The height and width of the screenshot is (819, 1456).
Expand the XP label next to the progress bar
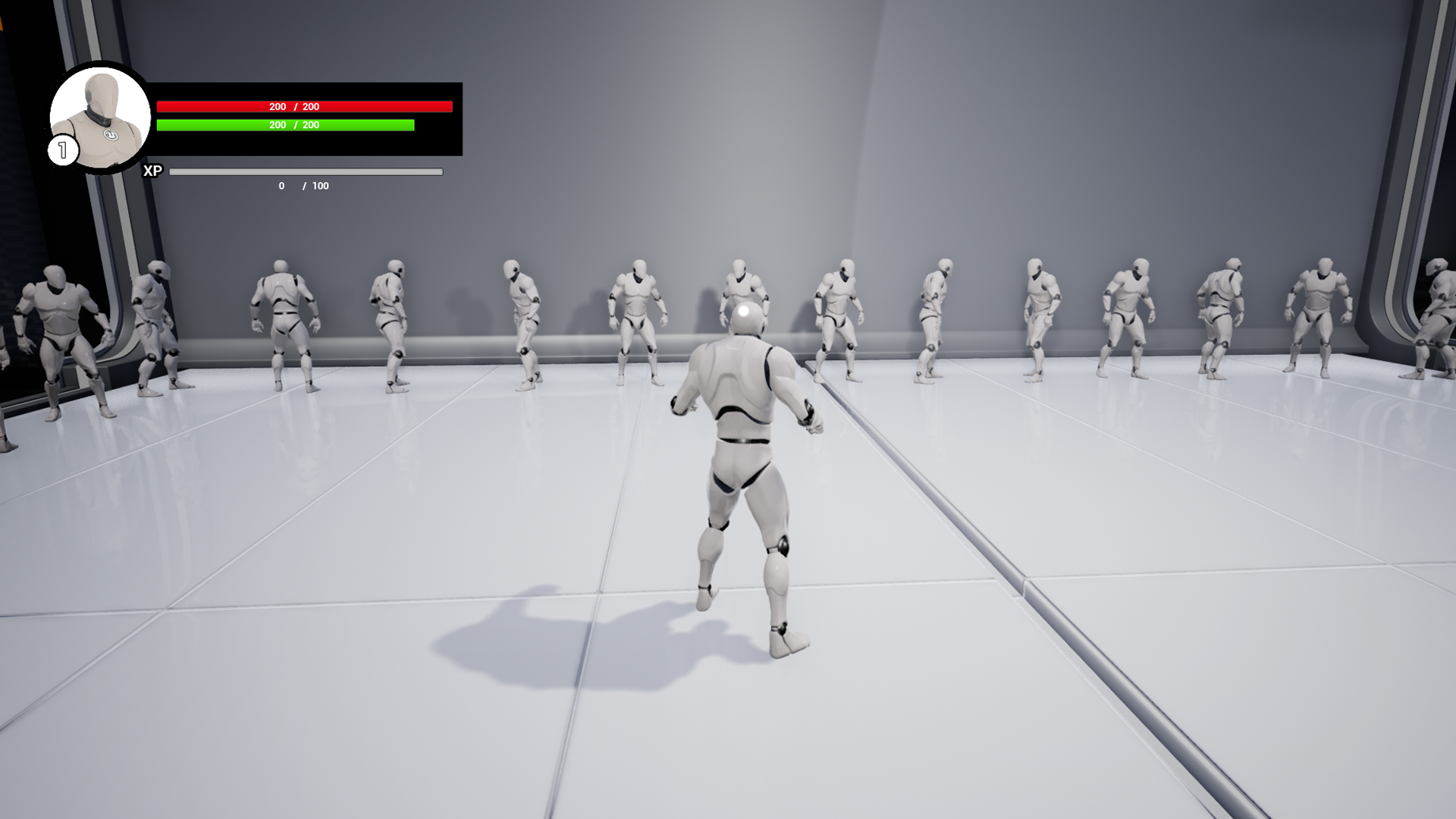click(152, 170)
